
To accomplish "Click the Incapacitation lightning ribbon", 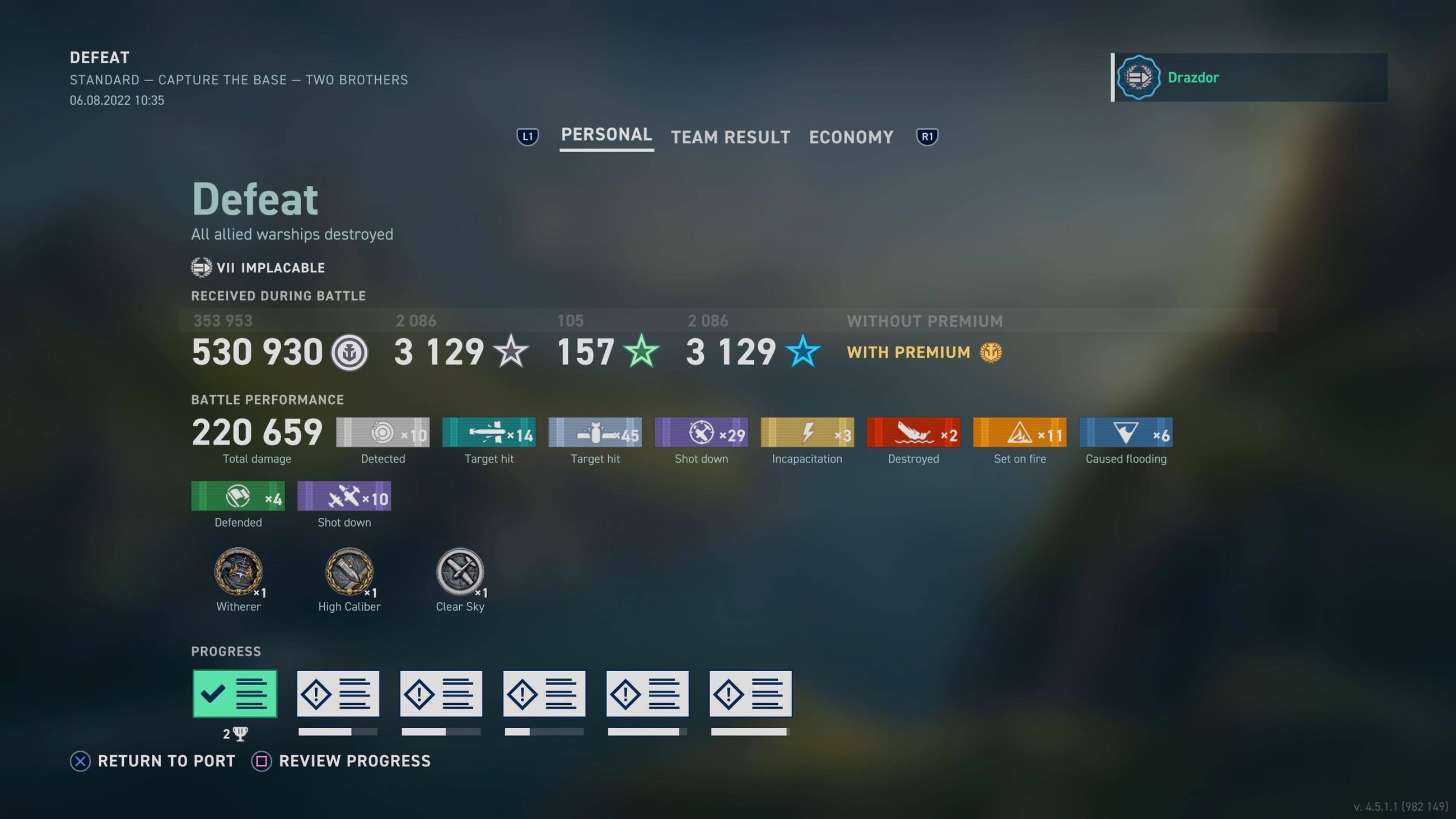I will tap(806, 432).
